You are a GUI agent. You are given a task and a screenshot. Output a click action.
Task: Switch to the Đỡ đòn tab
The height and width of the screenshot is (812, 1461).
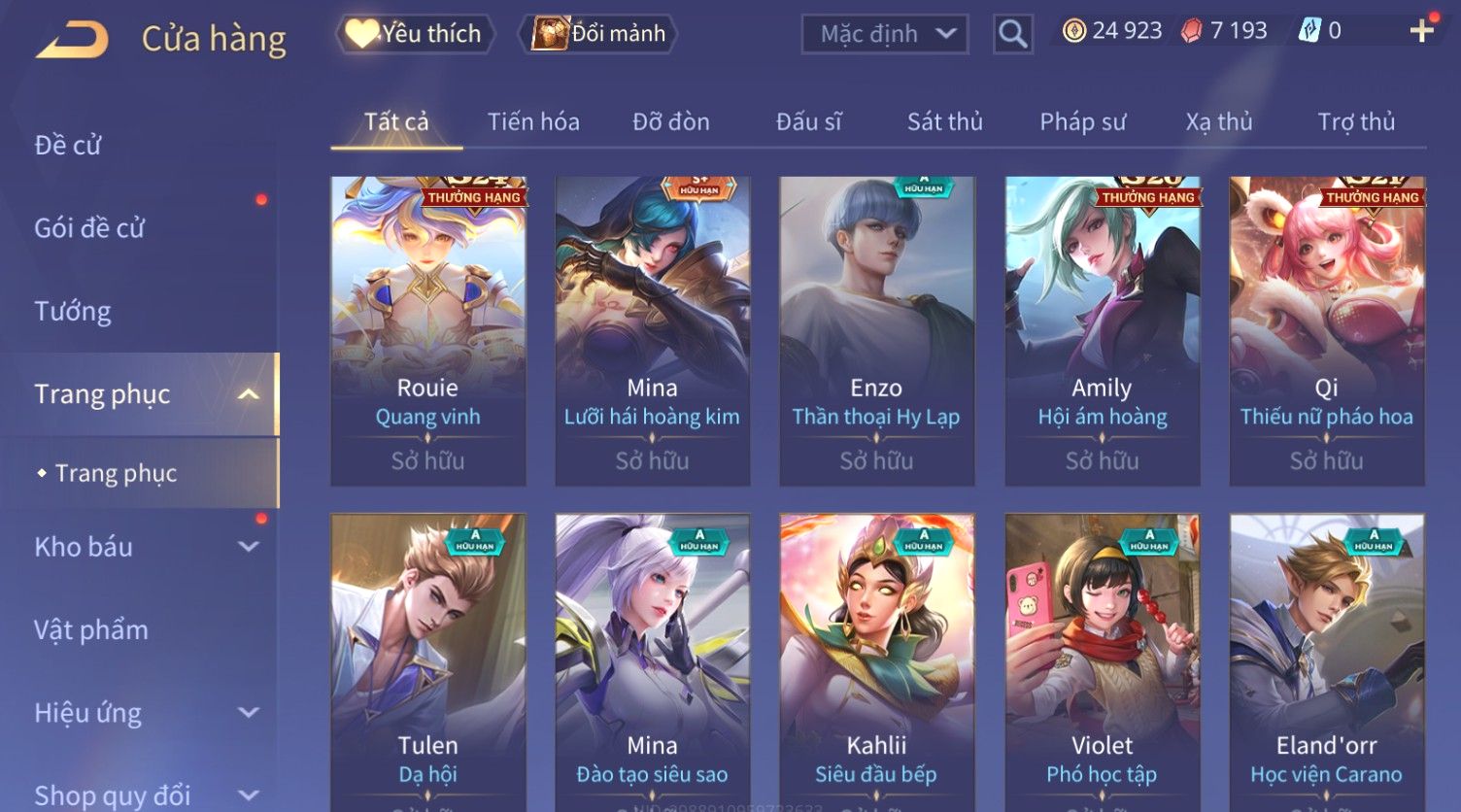point(670,122)
